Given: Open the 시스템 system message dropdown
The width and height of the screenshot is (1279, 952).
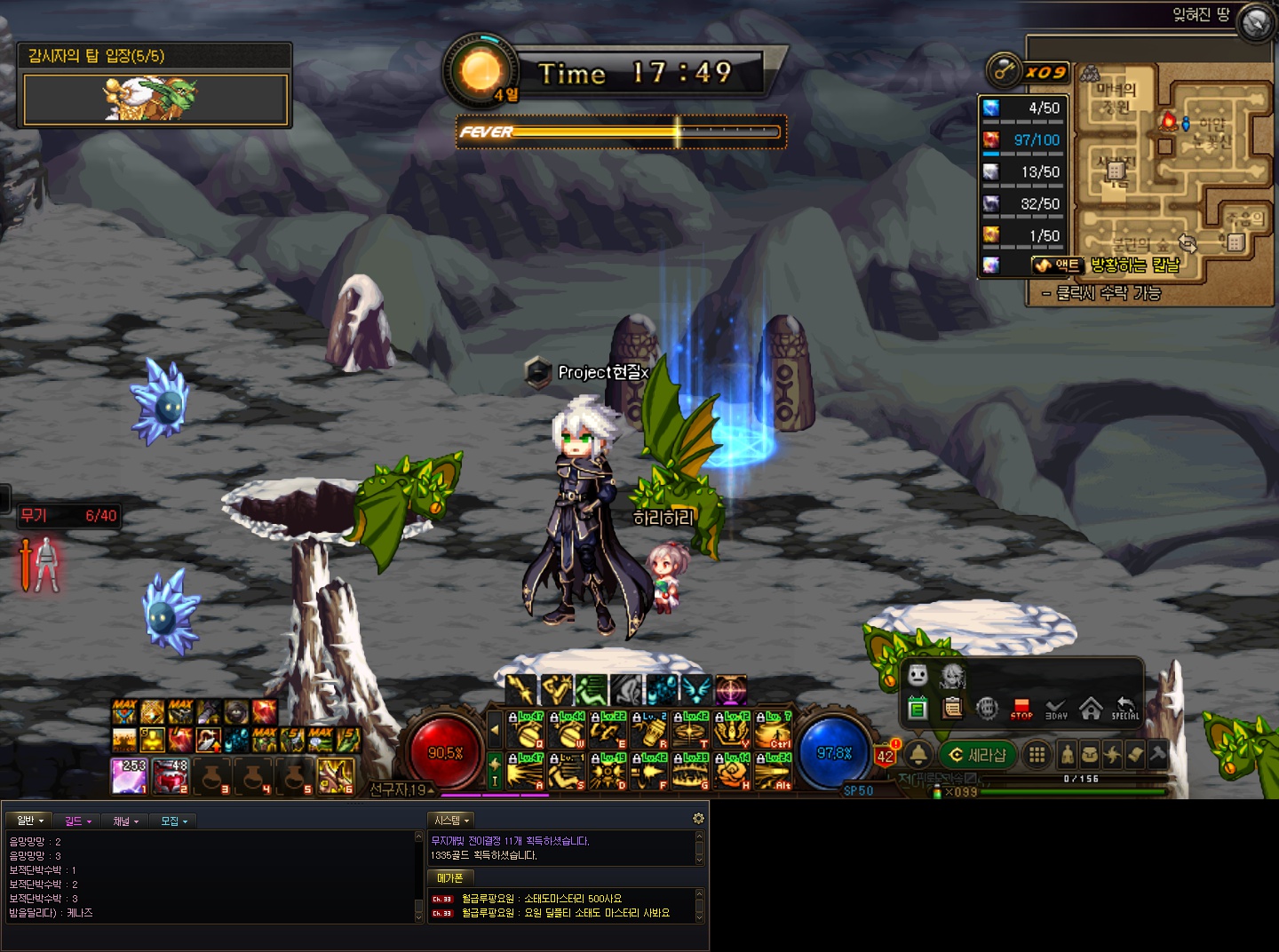Looking at the screenshot, I should (451, 821).
